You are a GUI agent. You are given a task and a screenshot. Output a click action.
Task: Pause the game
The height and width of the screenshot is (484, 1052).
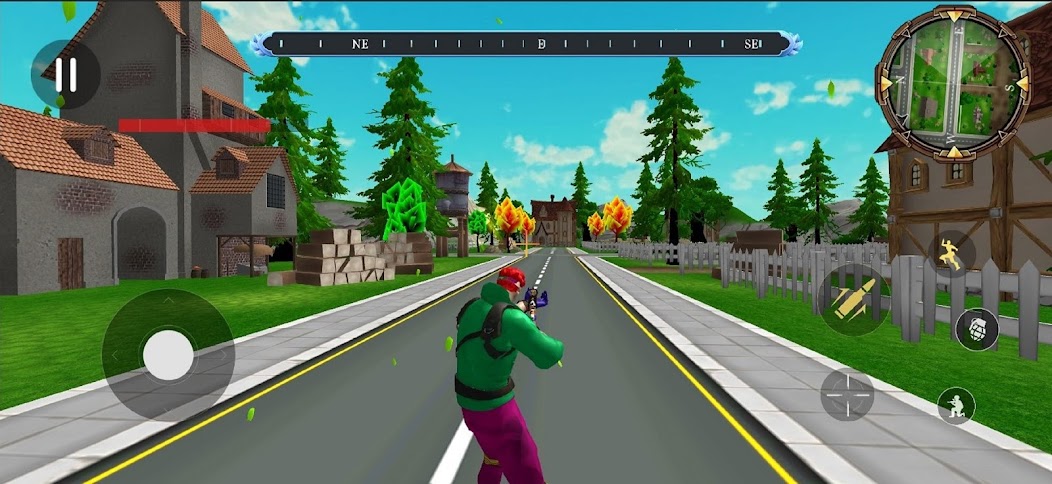click(x=66, y=75)
